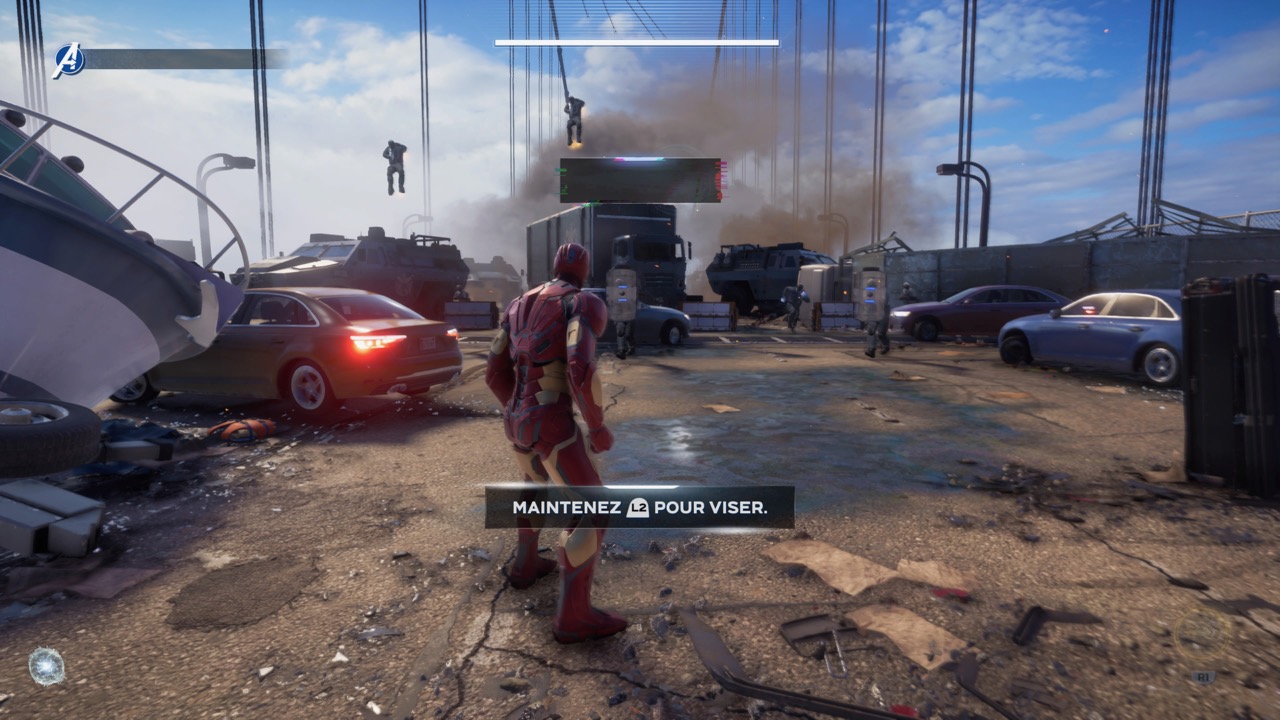Activate the faint circular ability icon

[x=1203, y=635]
